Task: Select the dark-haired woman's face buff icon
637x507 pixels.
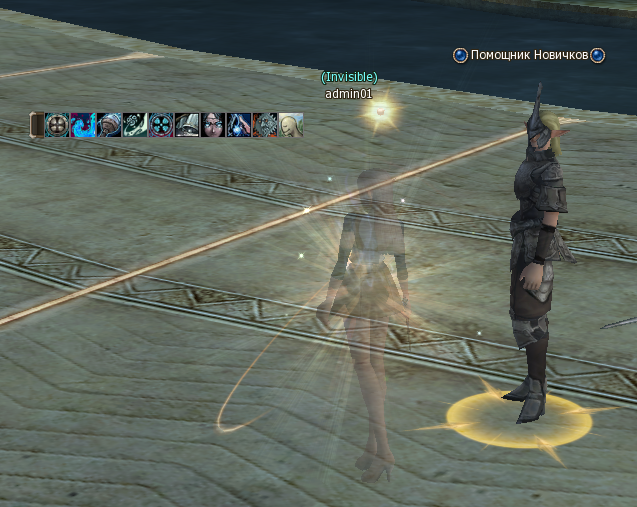Action: tap(213, 125)
